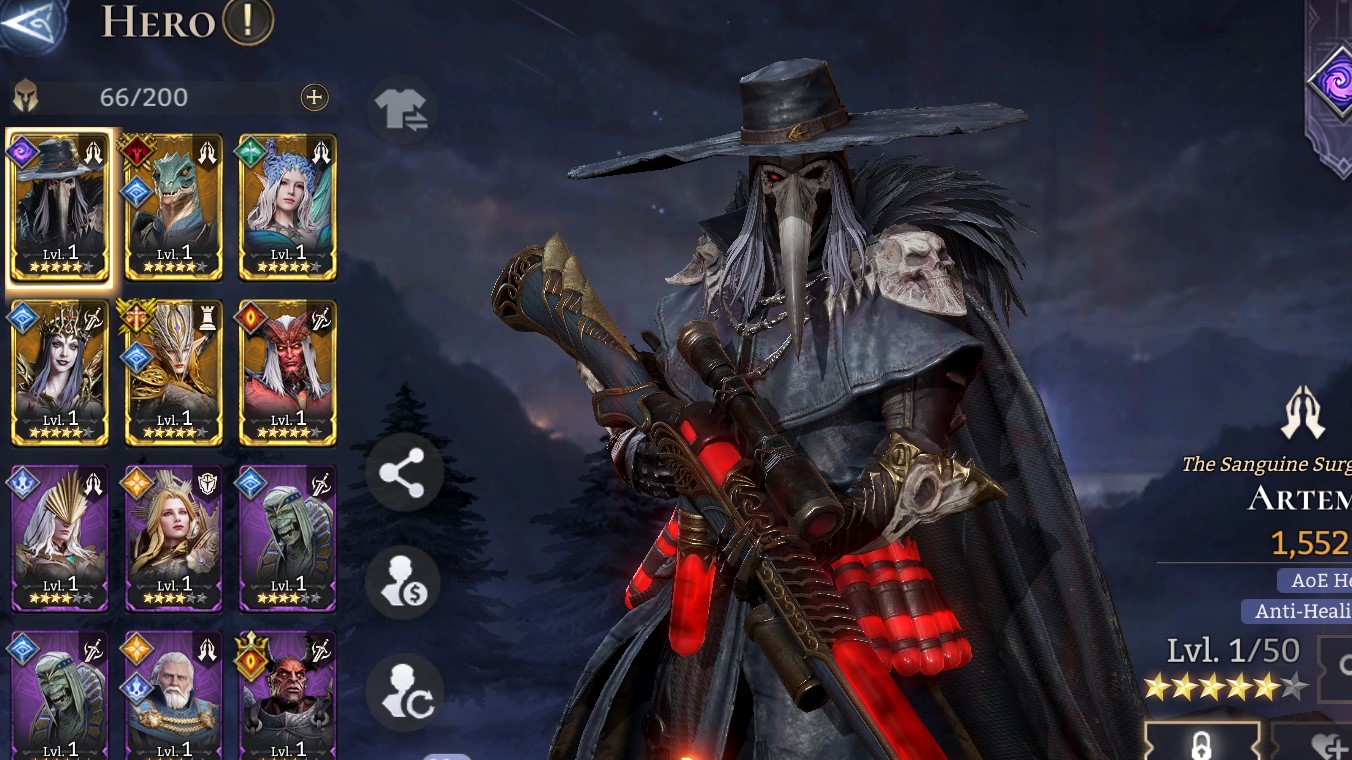1352x760 pixels.
Task: Select the white-bearded old man card
Action: coord(174,695)
